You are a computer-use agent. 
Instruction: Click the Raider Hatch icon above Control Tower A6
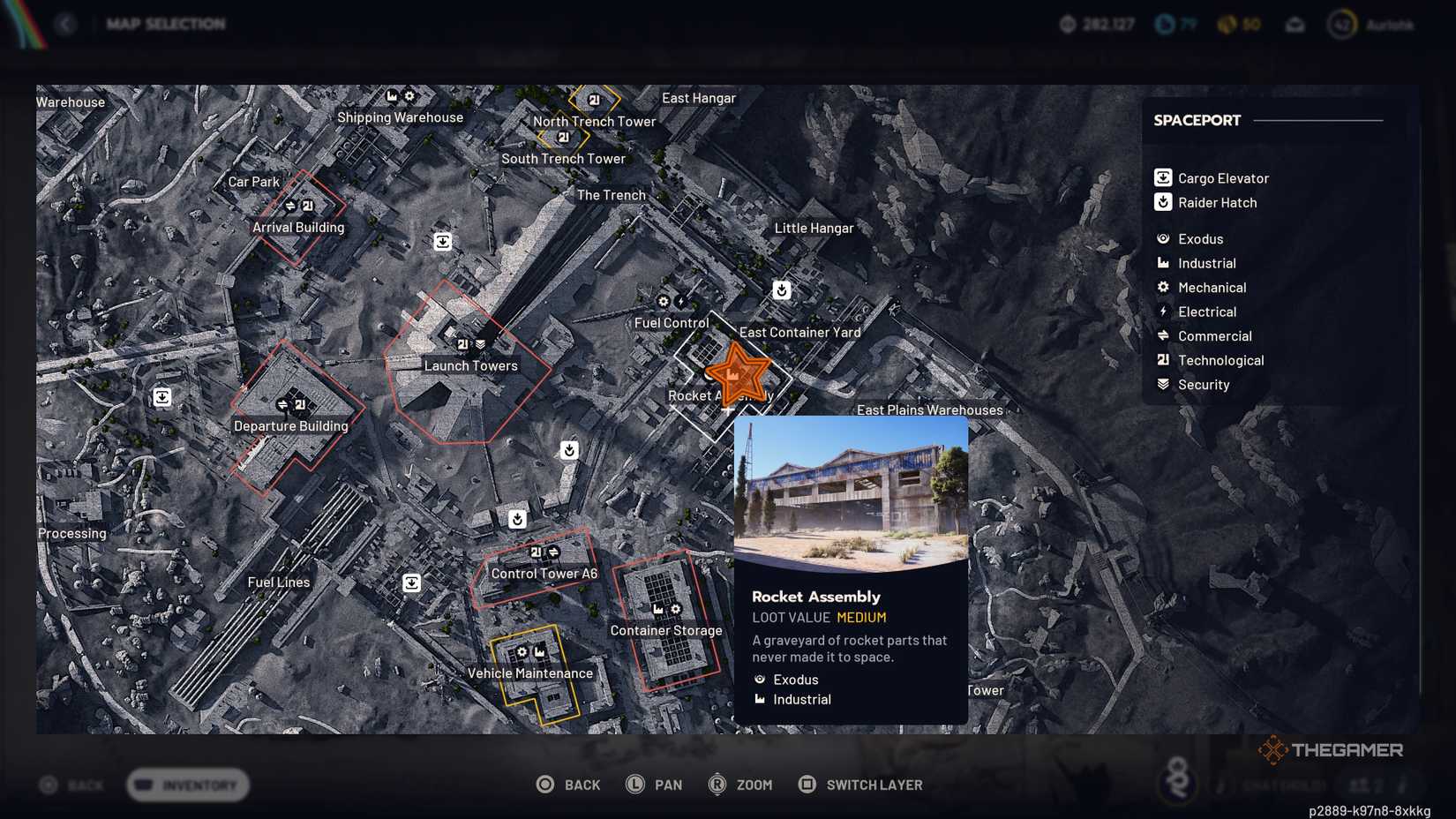coord(515,520)
